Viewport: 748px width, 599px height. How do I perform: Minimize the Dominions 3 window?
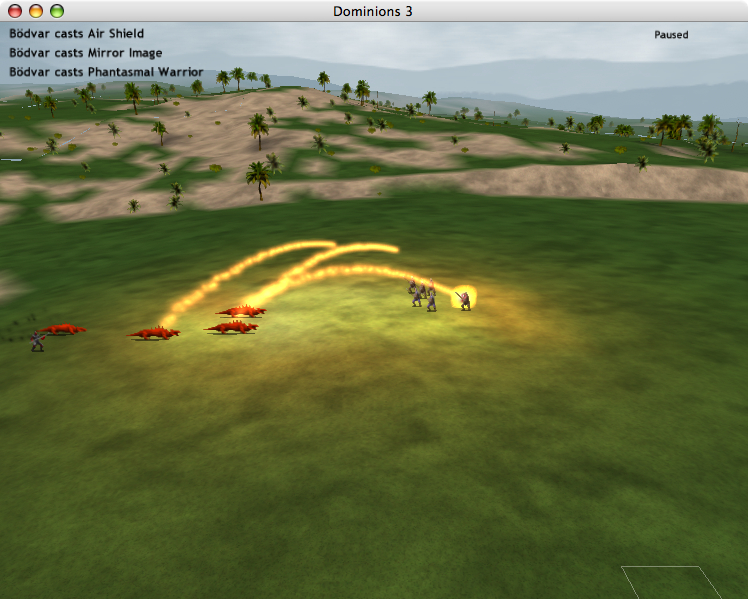[x=36, y=11]
